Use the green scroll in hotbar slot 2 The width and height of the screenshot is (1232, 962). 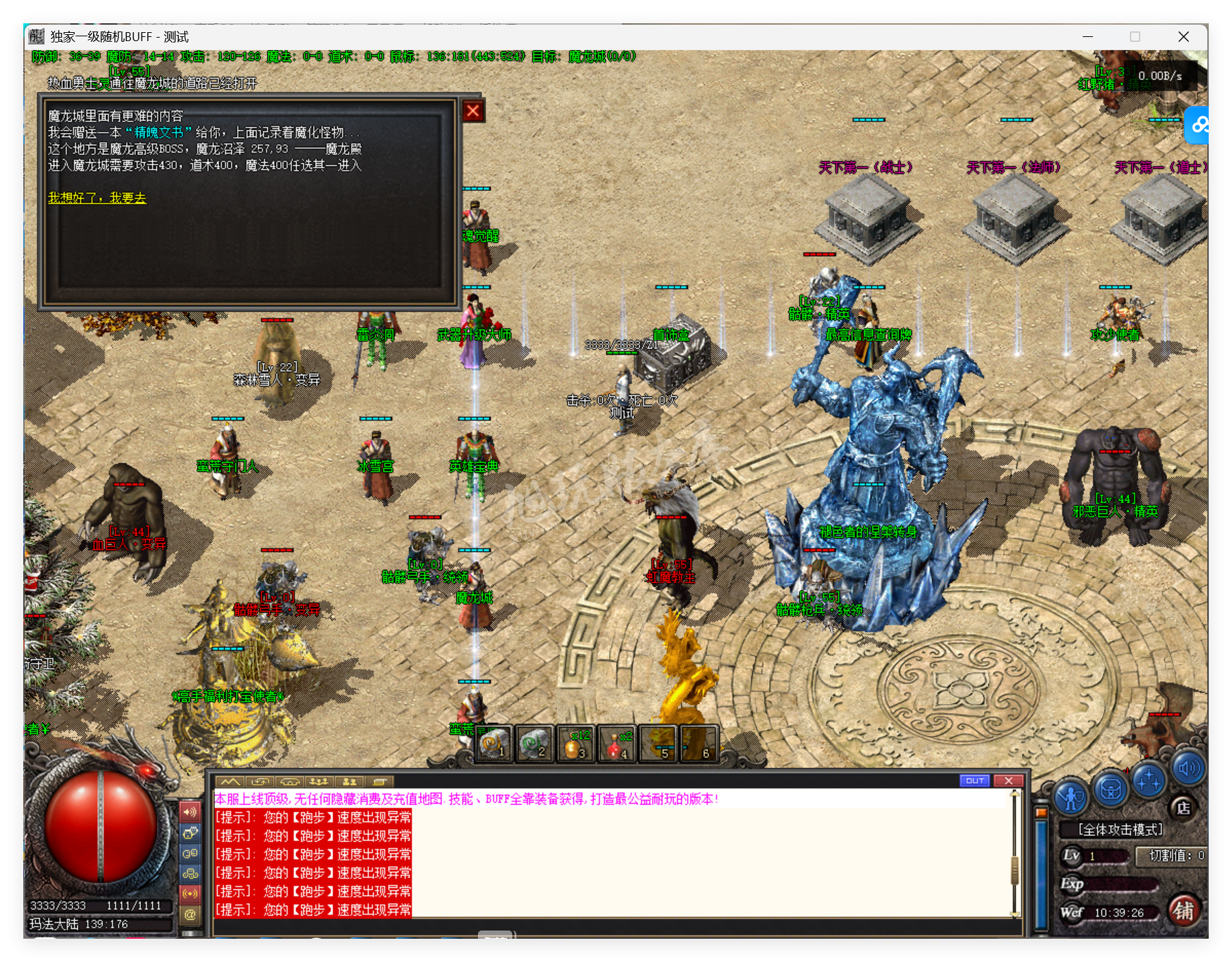[533, 744]
